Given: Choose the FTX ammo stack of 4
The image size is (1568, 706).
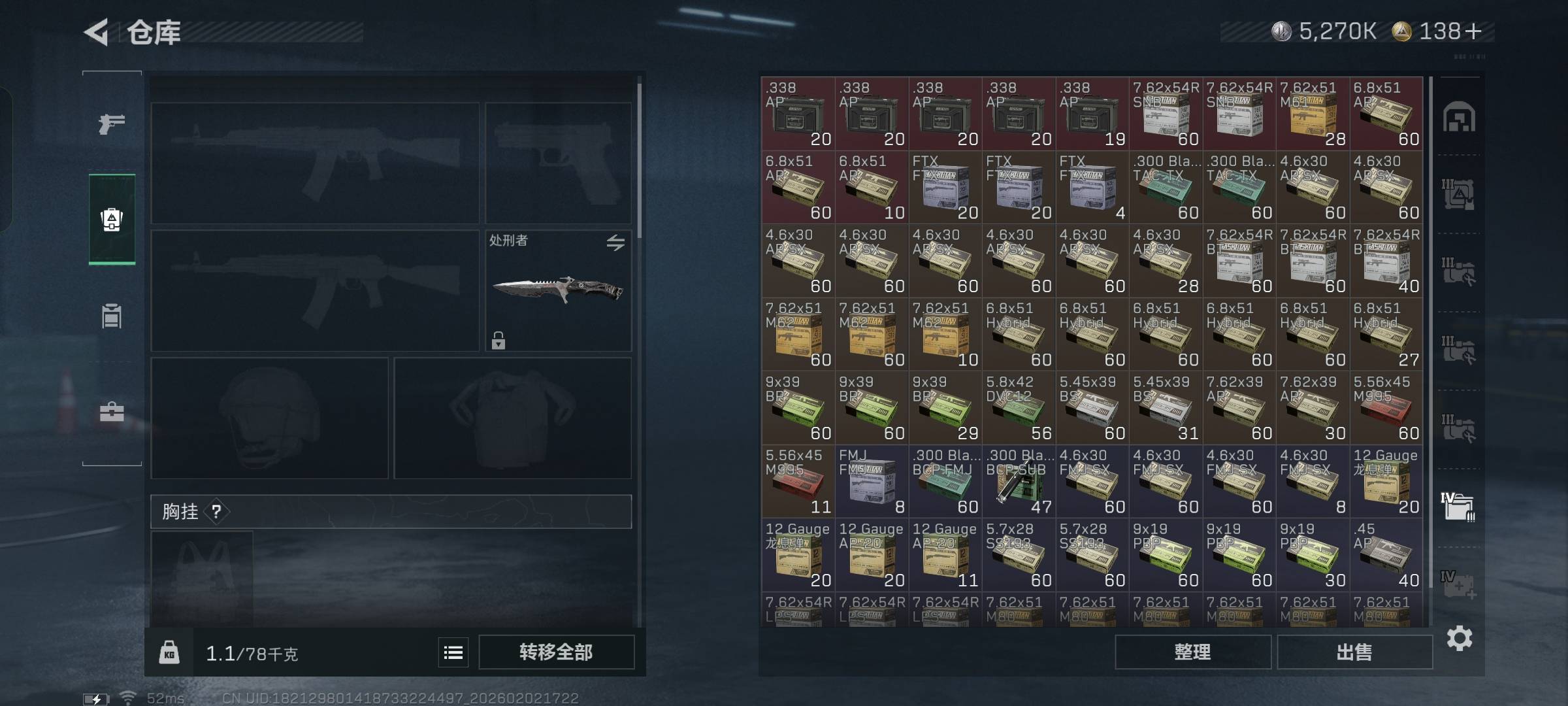Looking at the screenshot, I should click(1092, 188).
